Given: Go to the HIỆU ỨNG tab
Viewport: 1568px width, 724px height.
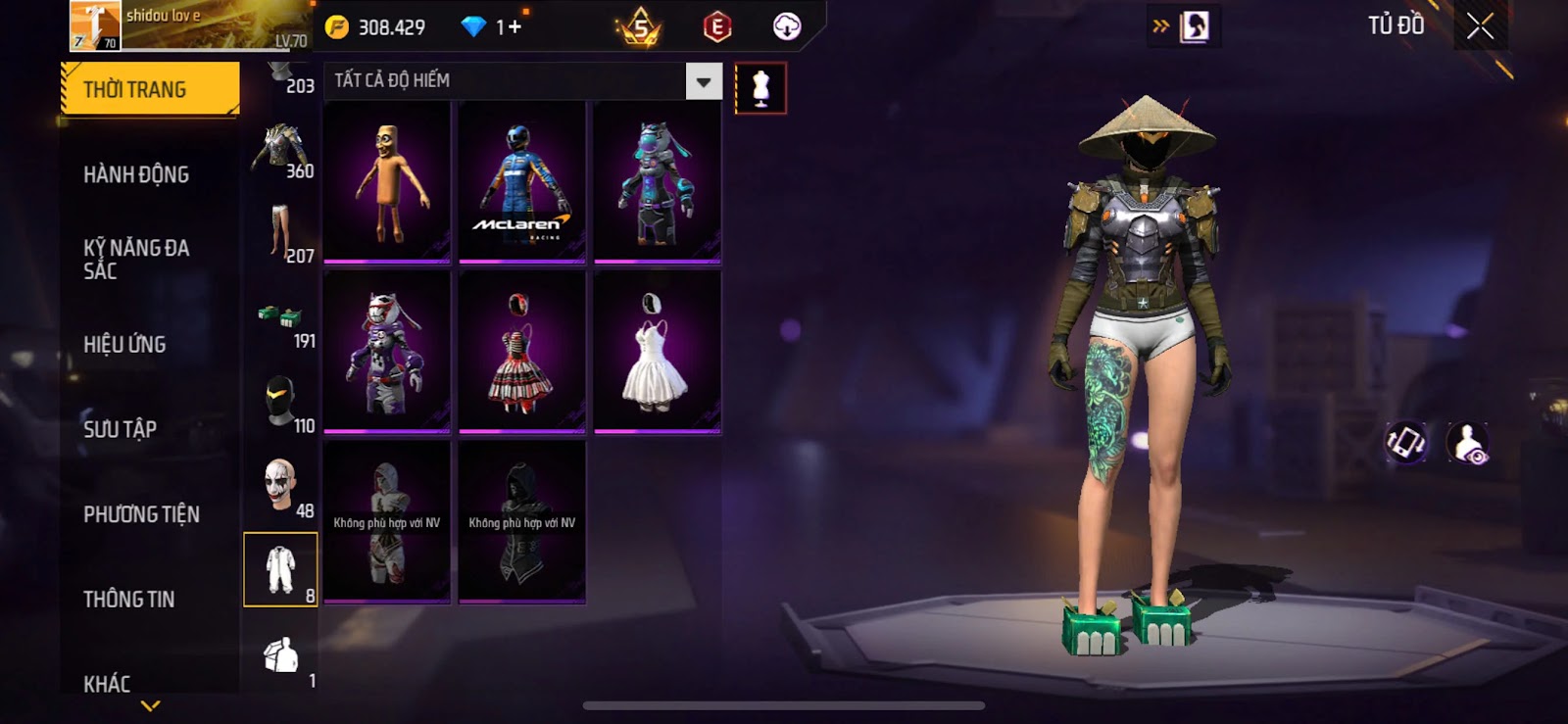Looking at the screenshot, I should pyautogui.click(x=124, y=344).
